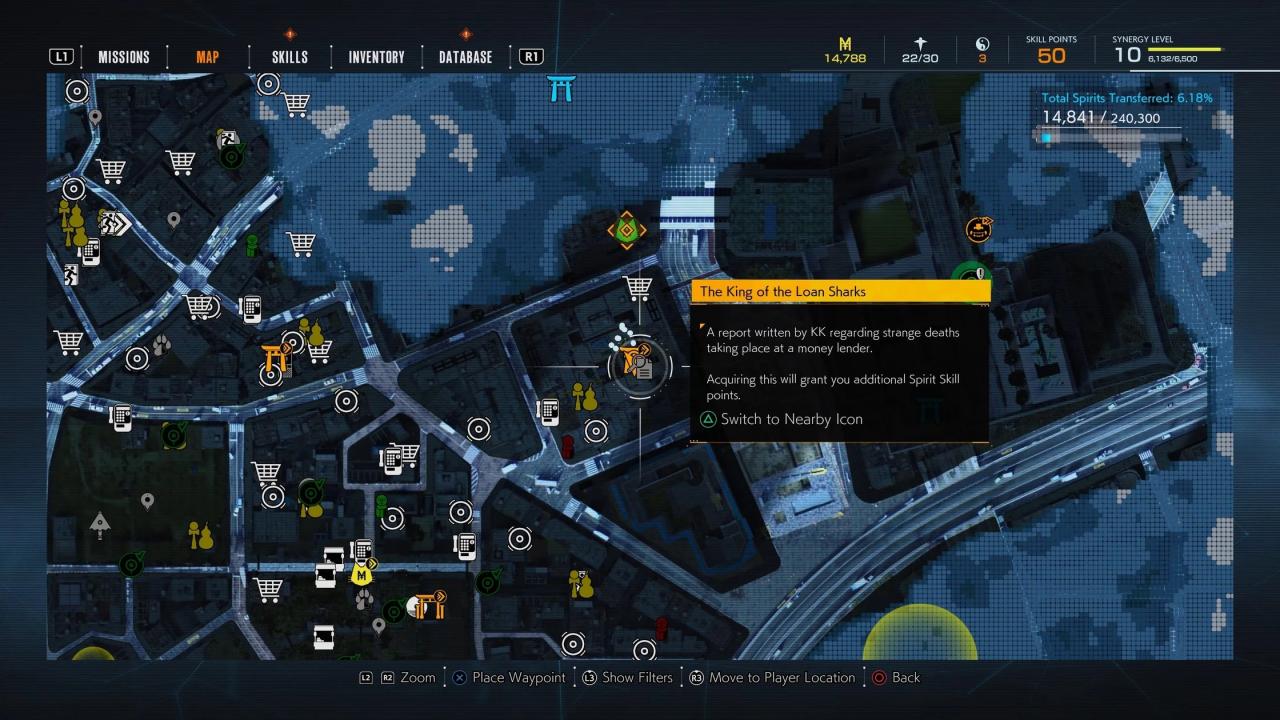Select the white triple-chevron arrow marker
The image size is (1280, 720).
point(115,222)
